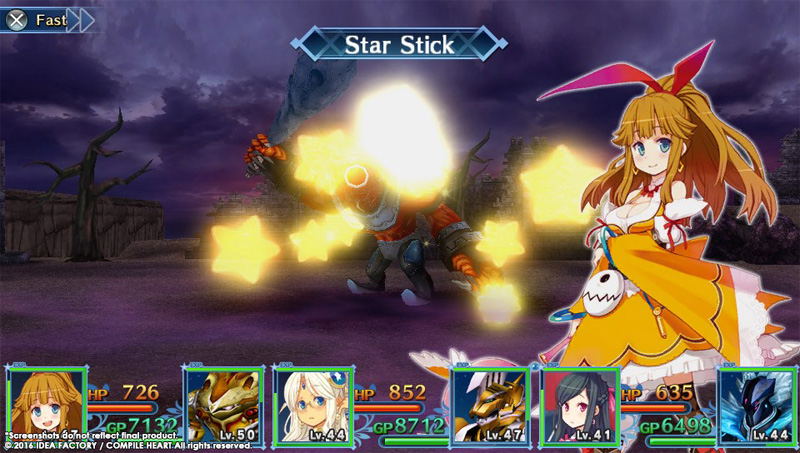Select the white-haired girl Lv. 44 portrait
Viewport: 800px width, 453px height.
click(x=313, y=406)
